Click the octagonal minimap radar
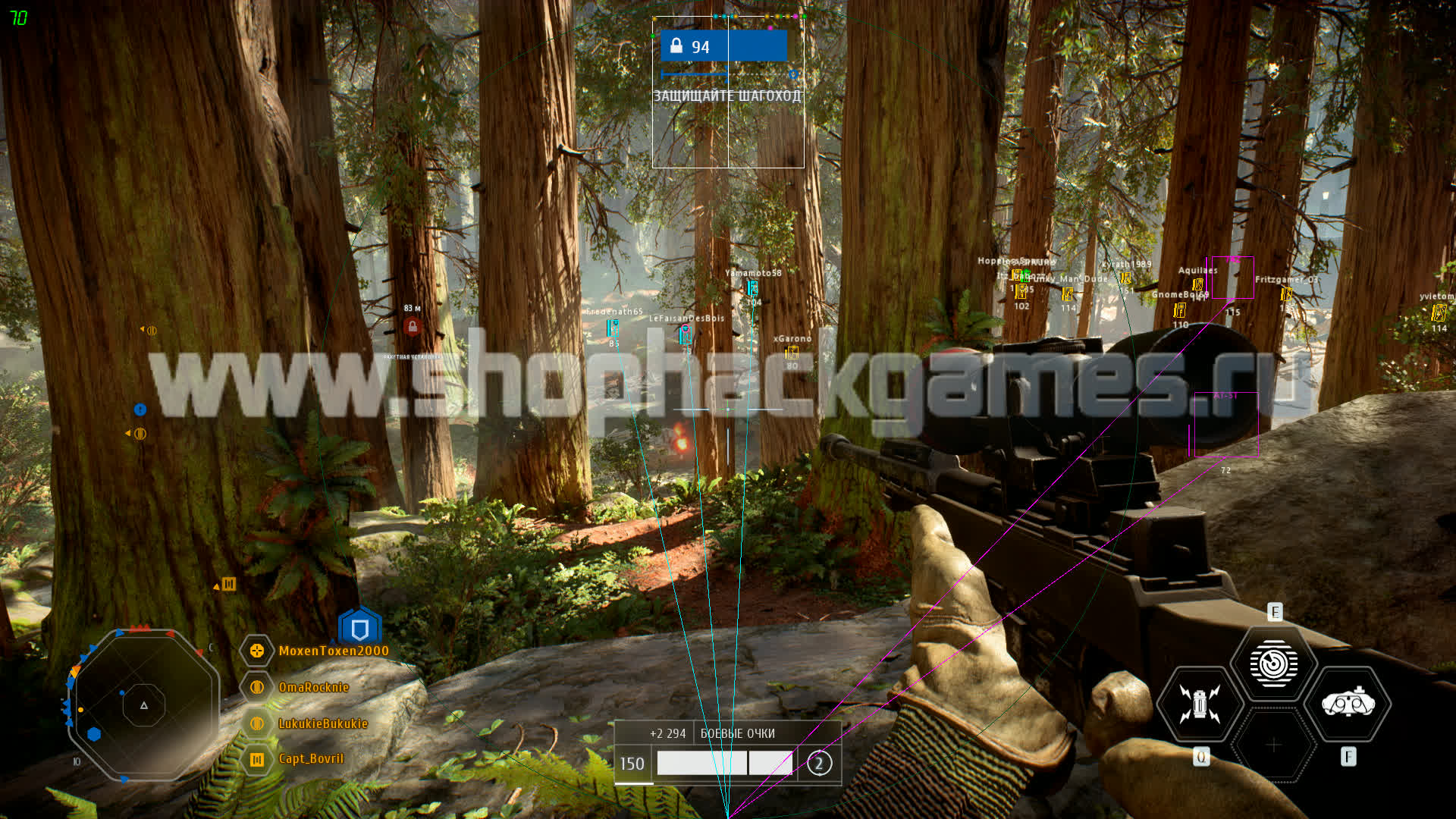Viewport: 1456px width, 819px height. pyautogui.click(x=143, y=705)
